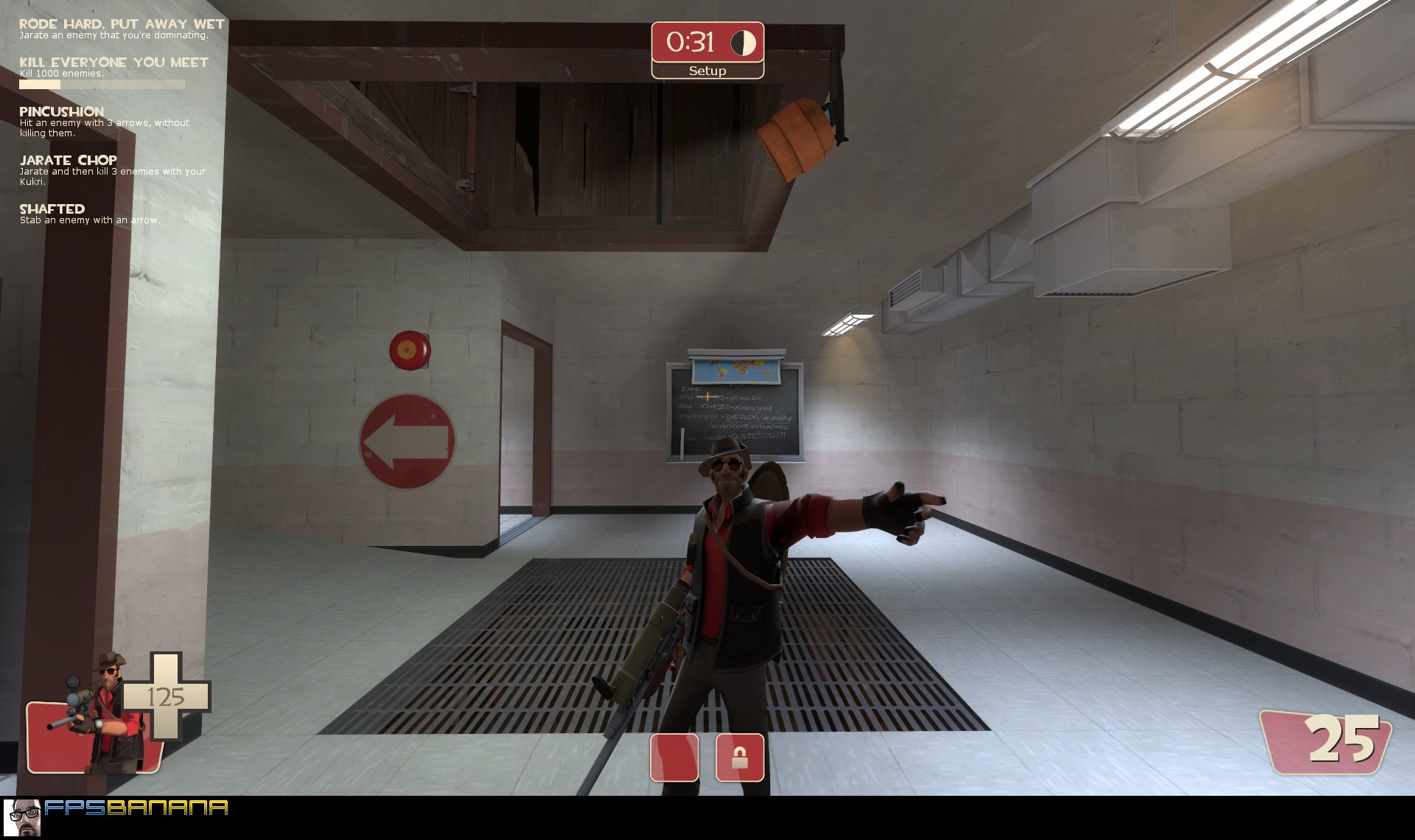Toggle the Pincushion achievement tracker

pos(60,111)
